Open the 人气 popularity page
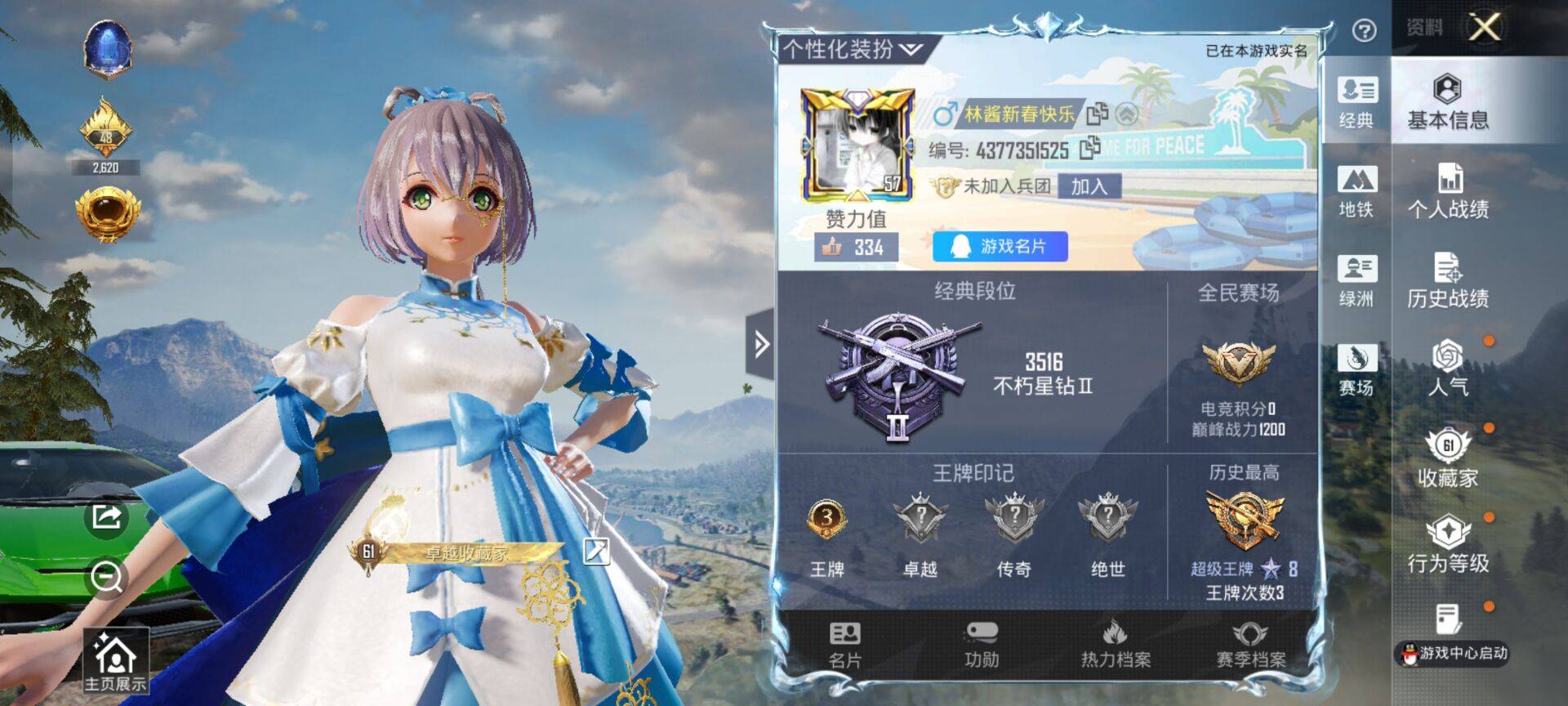 [x=1448, y=369]
